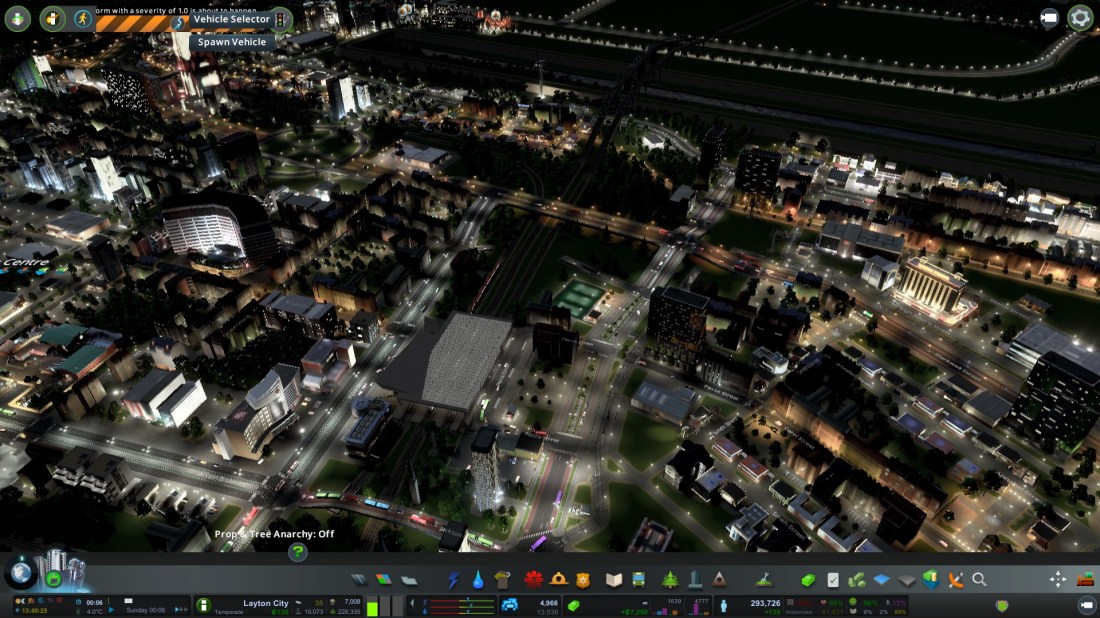Viewport: 1100px width, 618px height.
Task: Open the public transport menu
Action: [x=639, y=580]
